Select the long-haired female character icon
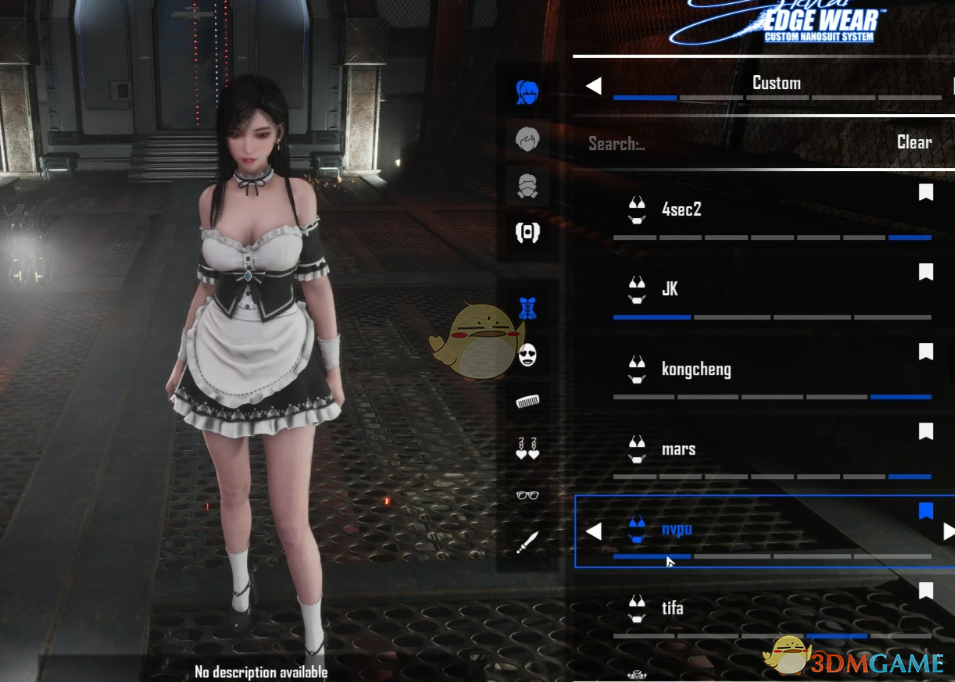Screen dimensions: 955x682 click(x=527, y=93)
